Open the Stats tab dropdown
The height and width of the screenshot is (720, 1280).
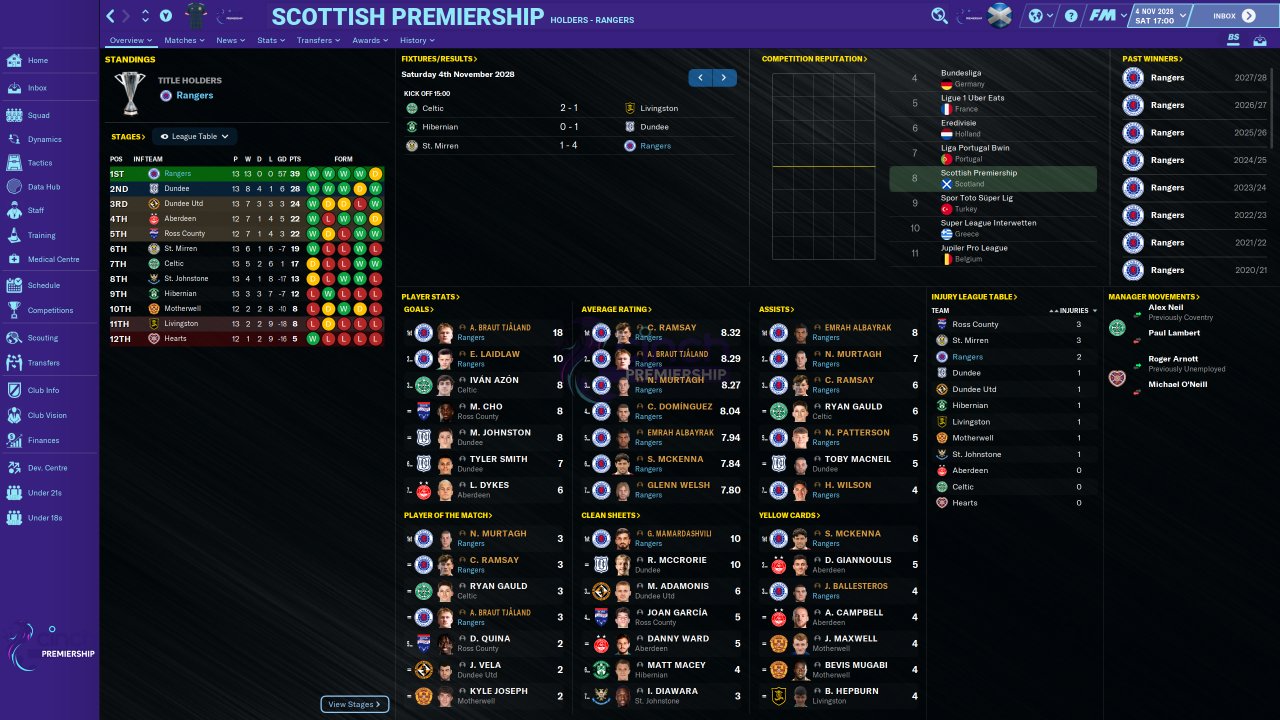click(x=270, y=41)
